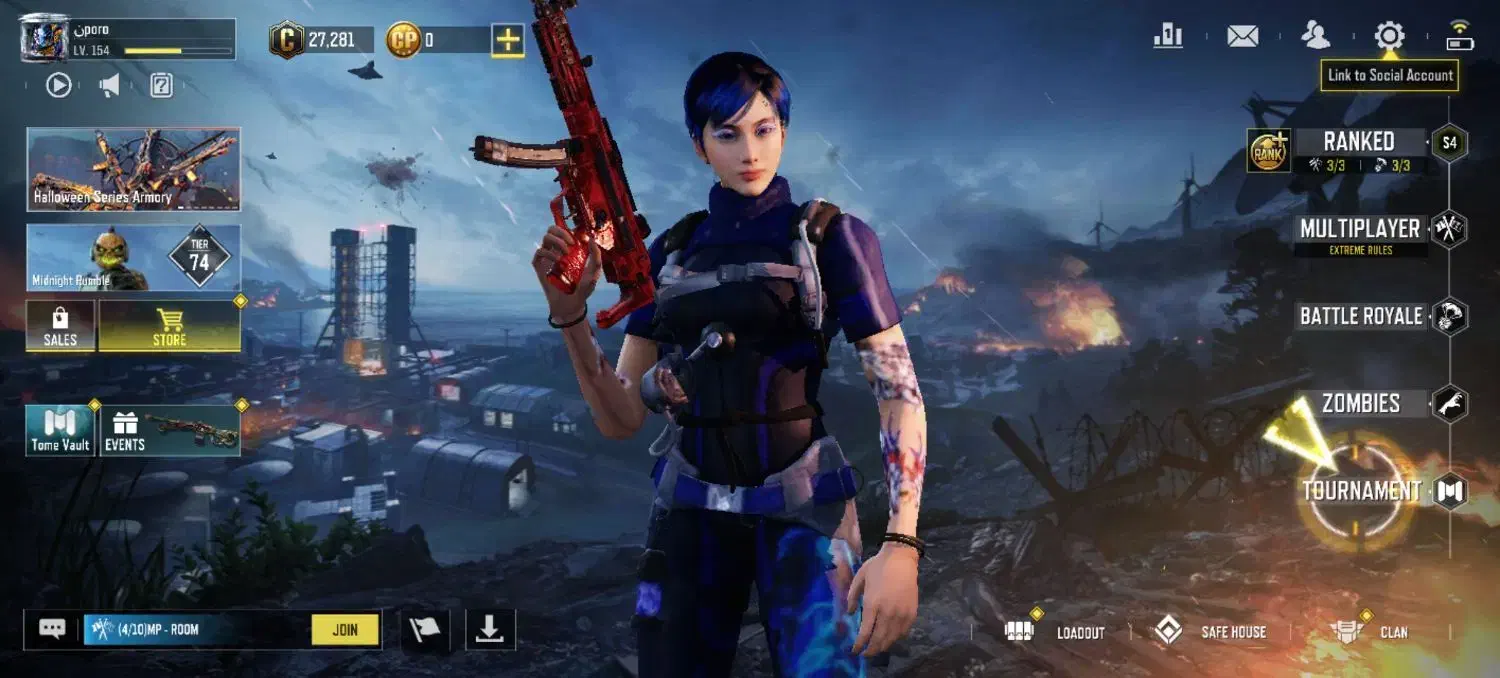The image size is (1500, 678).
Task: Show the friends list icon
Action: [x=1315, y=37]
